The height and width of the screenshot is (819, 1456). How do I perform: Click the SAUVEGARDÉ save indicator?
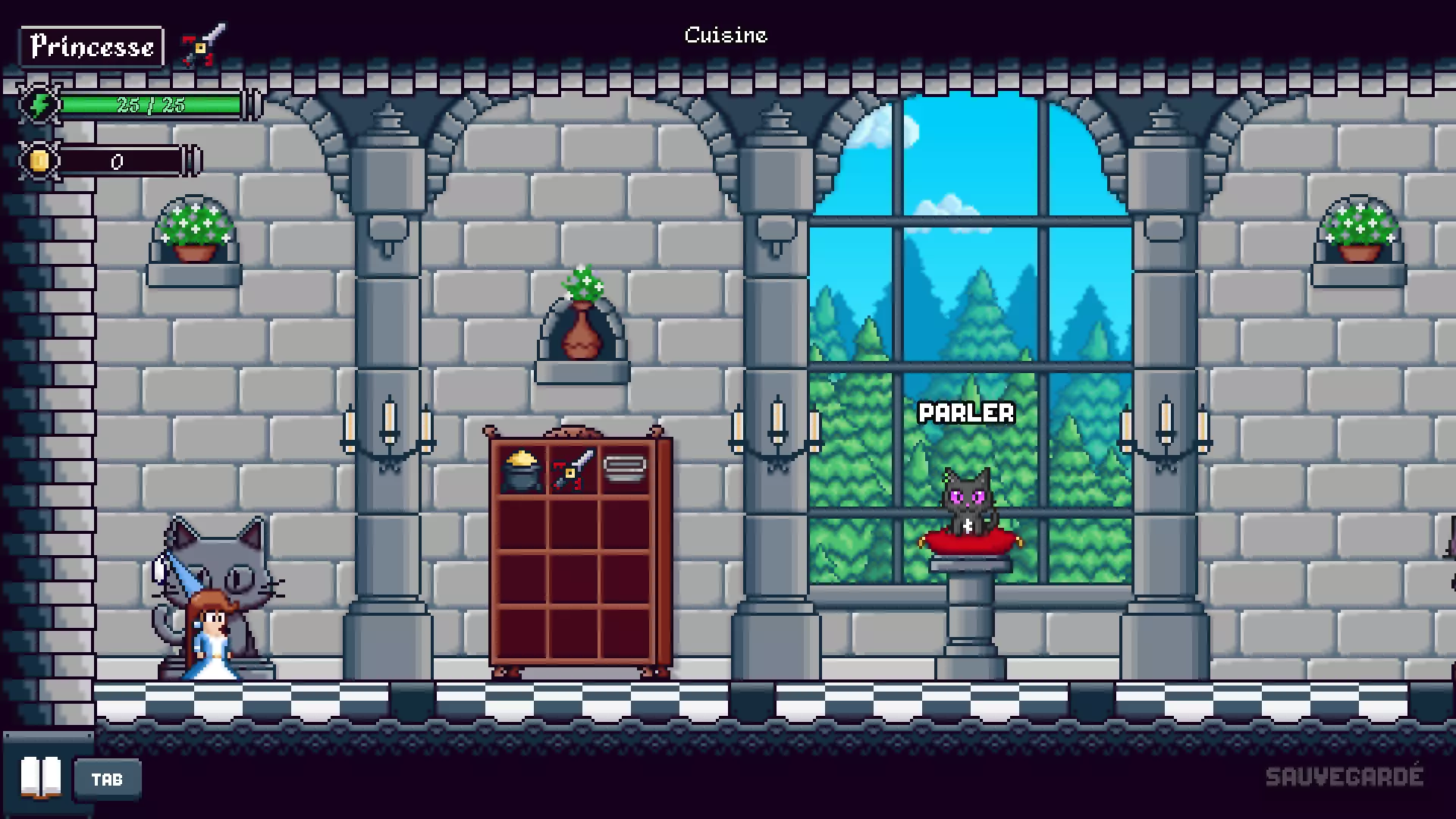point(1347,776)
